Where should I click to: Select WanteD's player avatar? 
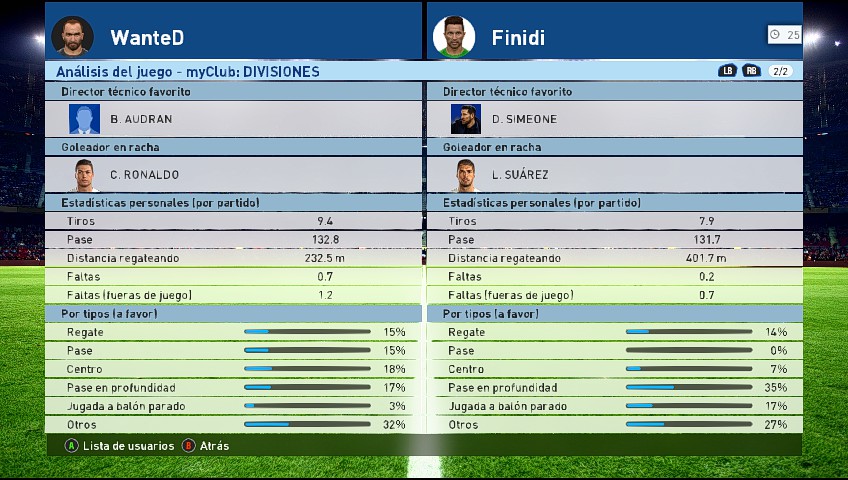pyautogui.click(x=72, y=36)
